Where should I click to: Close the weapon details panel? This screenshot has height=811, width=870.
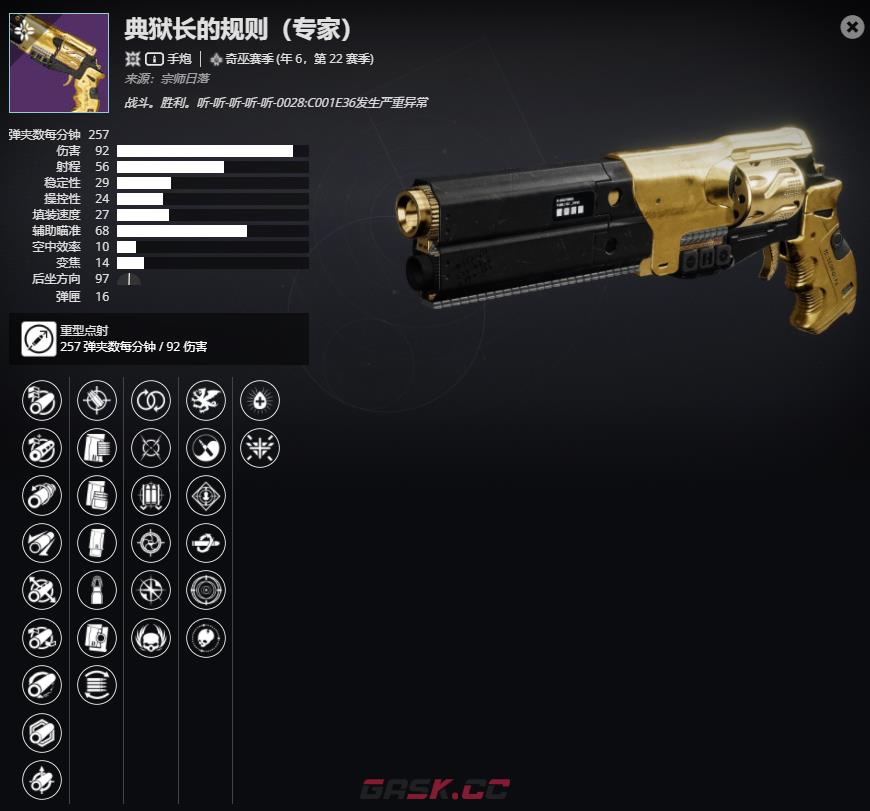click(852, 27)
